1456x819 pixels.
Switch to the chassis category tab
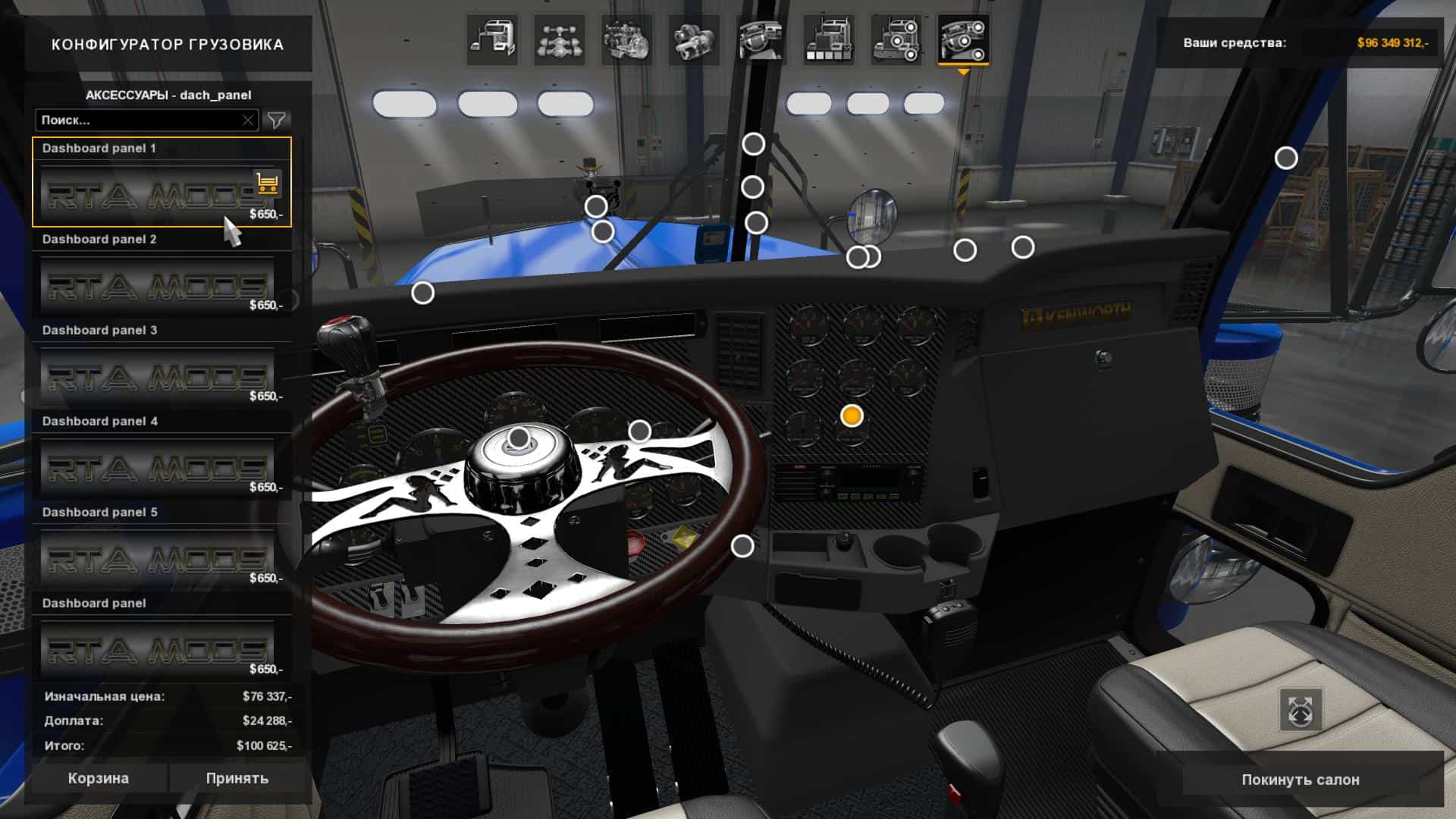point(559,40)
